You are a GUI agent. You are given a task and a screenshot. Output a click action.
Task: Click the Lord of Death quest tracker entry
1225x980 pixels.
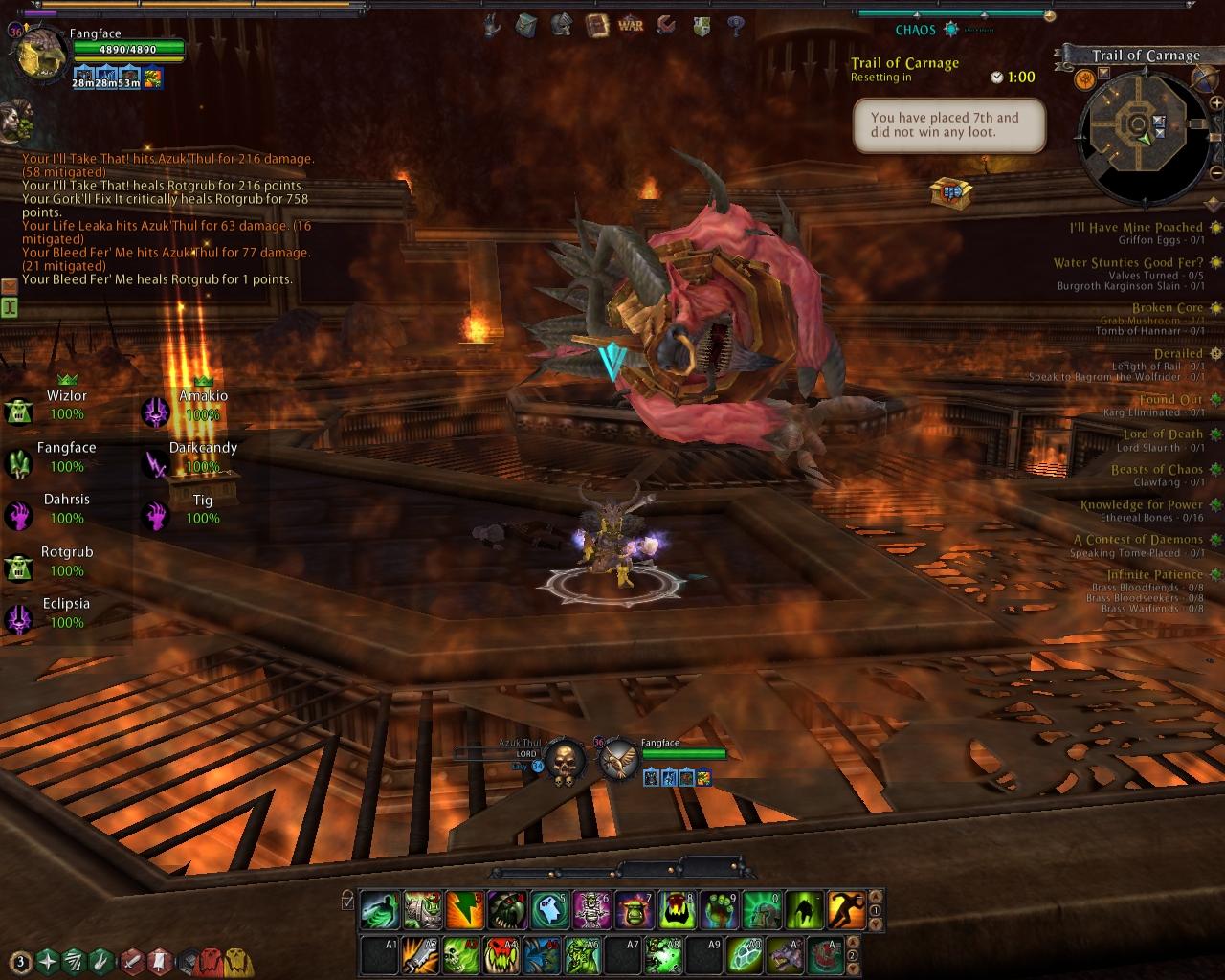1162,434
